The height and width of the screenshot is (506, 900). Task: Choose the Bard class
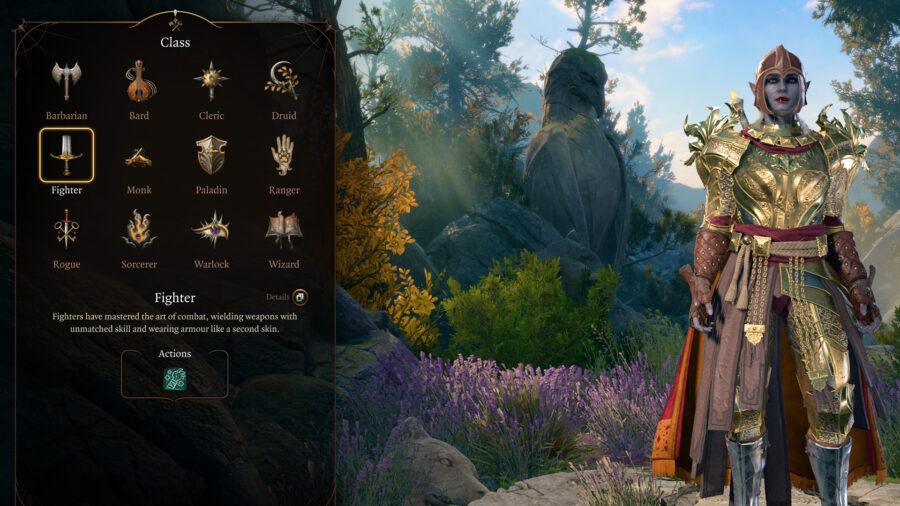click(x=139, y=82)
